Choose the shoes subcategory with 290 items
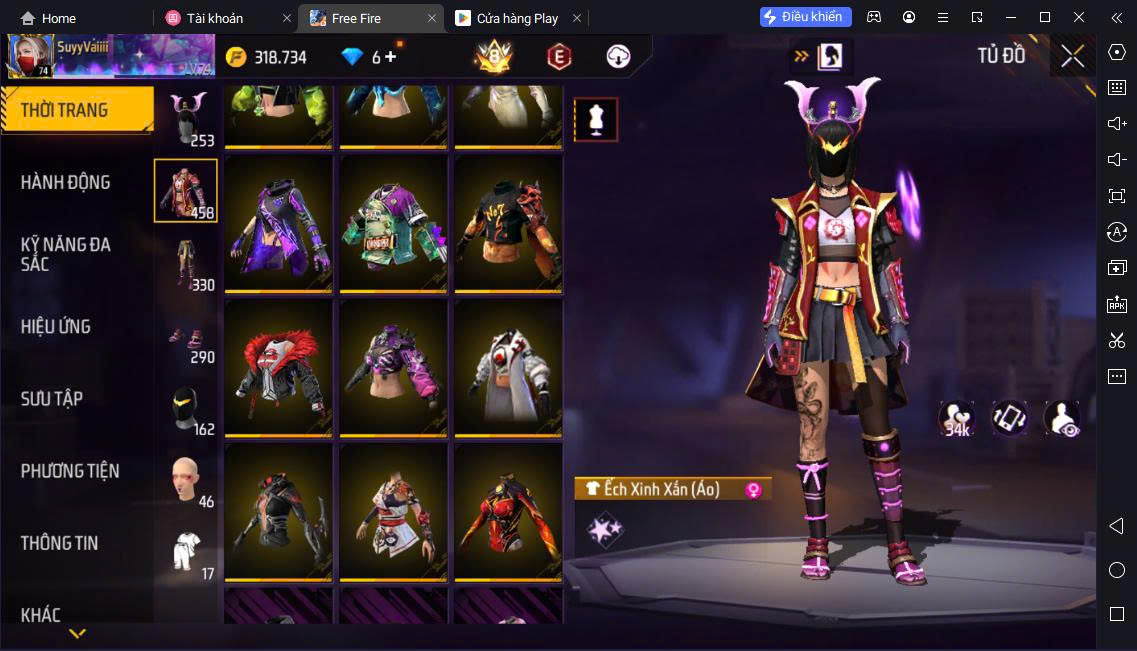1137x651 pixels. click(x=186, y=335)
